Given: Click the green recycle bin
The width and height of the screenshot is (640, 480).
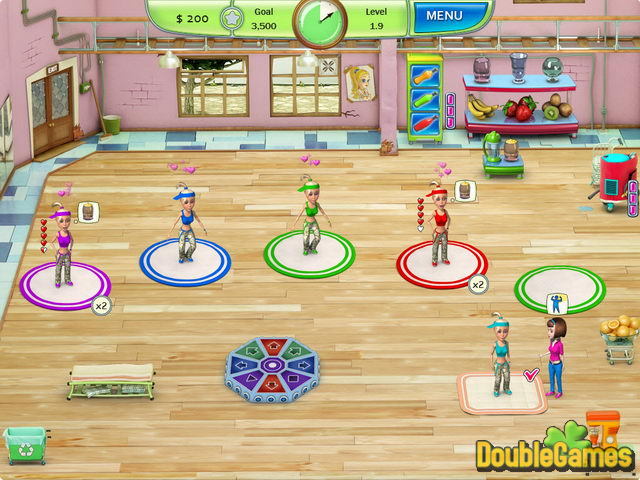Looking at the screenshot, I should (25, 444).
